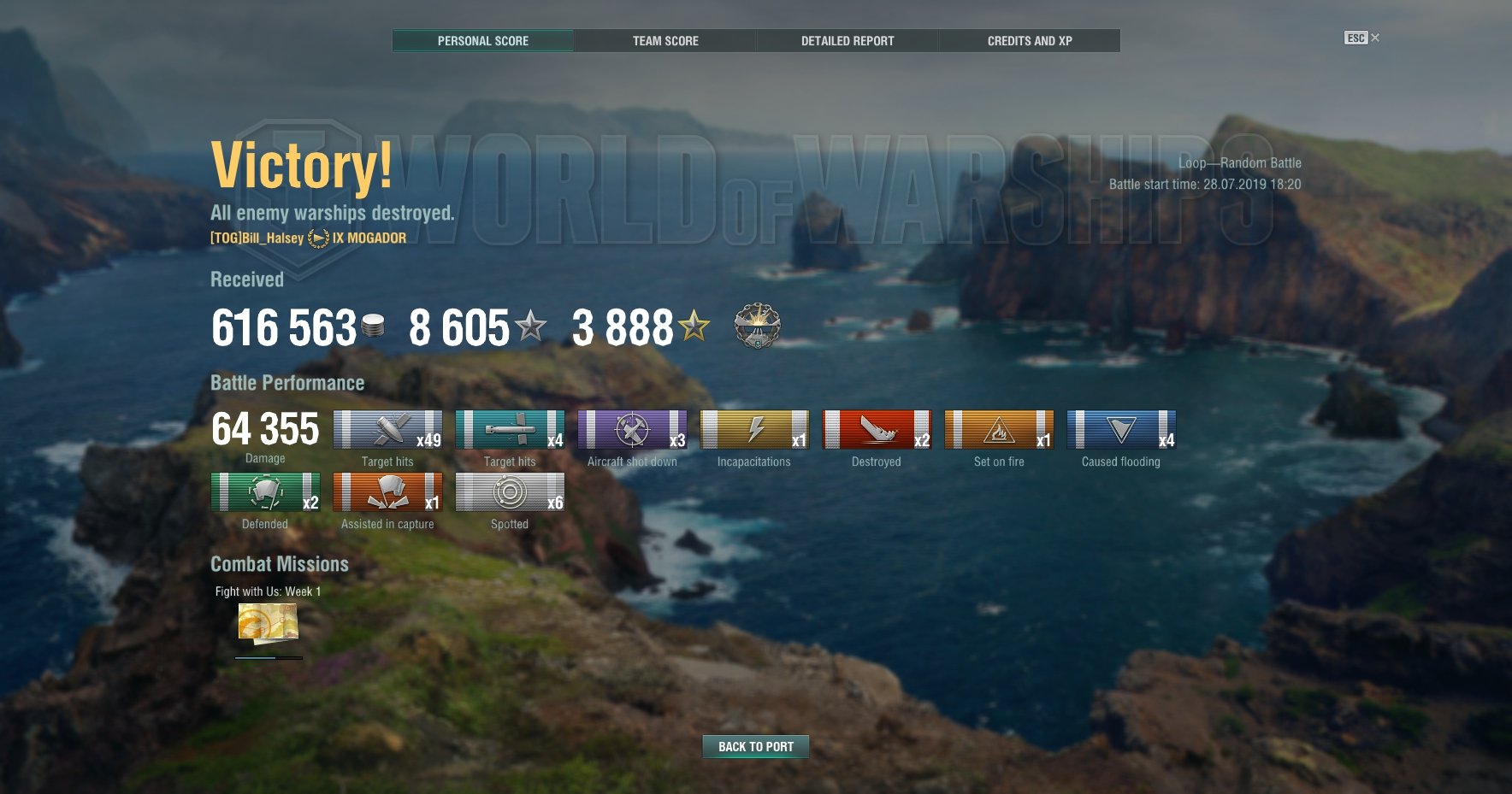The width and height of the screenshot is (1512, 794).
Task: Select the x49 Target hits ribbon
Action: (387, 430)
